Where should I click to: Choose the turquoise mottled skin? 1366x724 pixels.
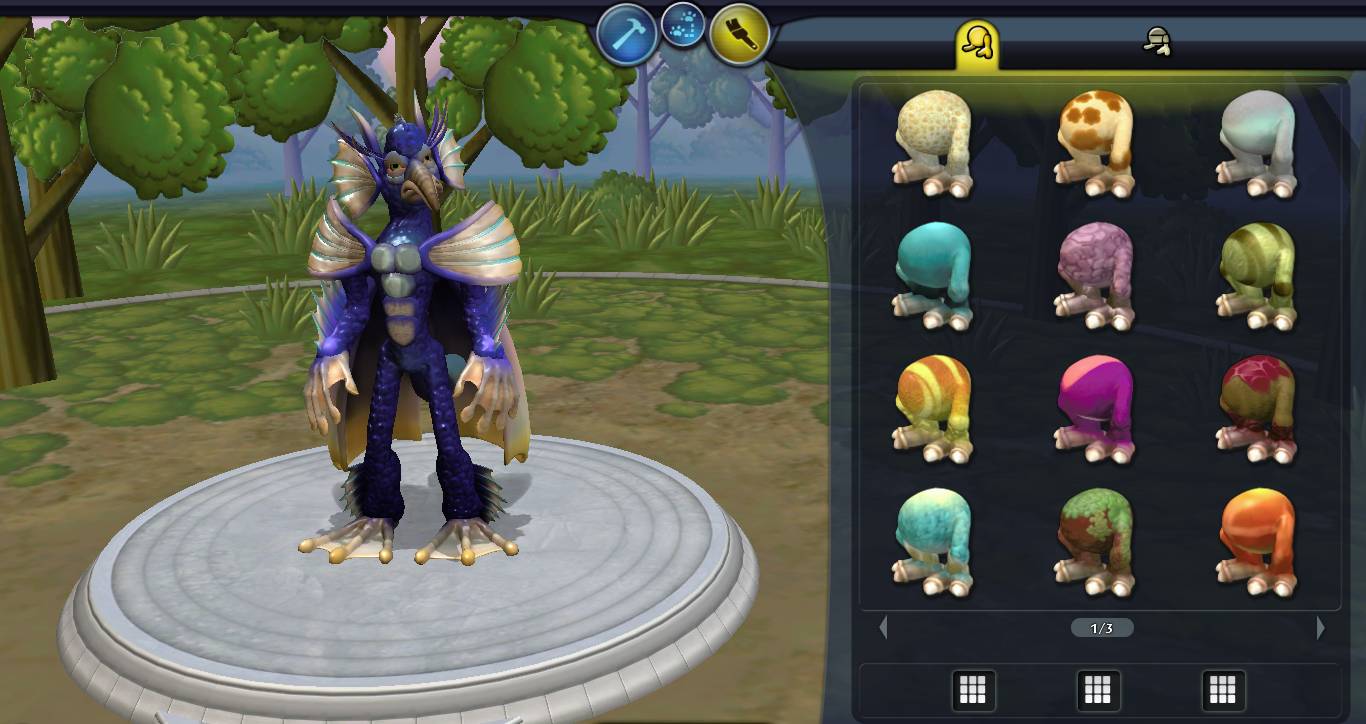coord(934,541)
